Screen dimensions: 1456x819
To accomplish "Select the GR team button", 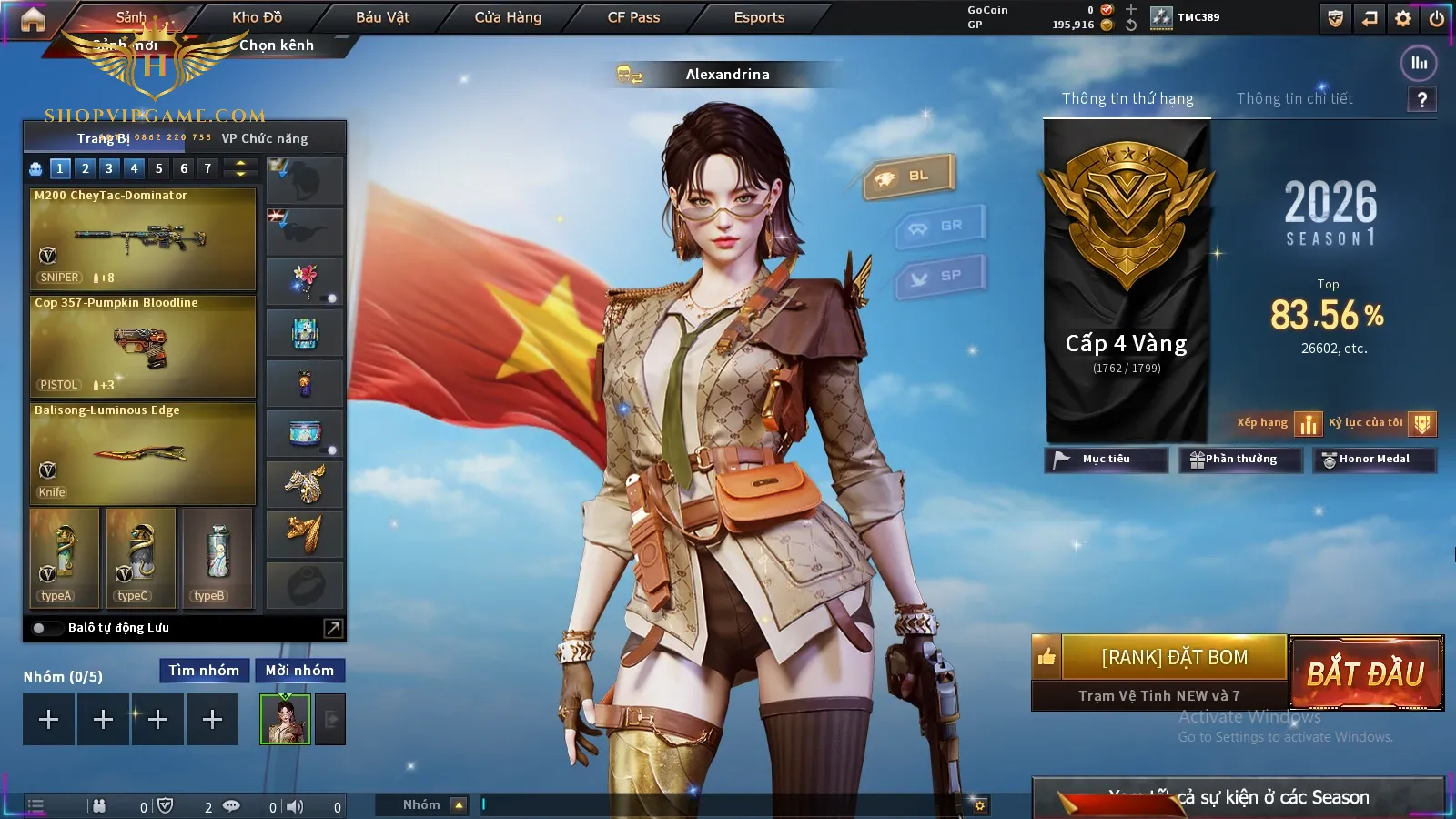I will click(x=941, y=226).
